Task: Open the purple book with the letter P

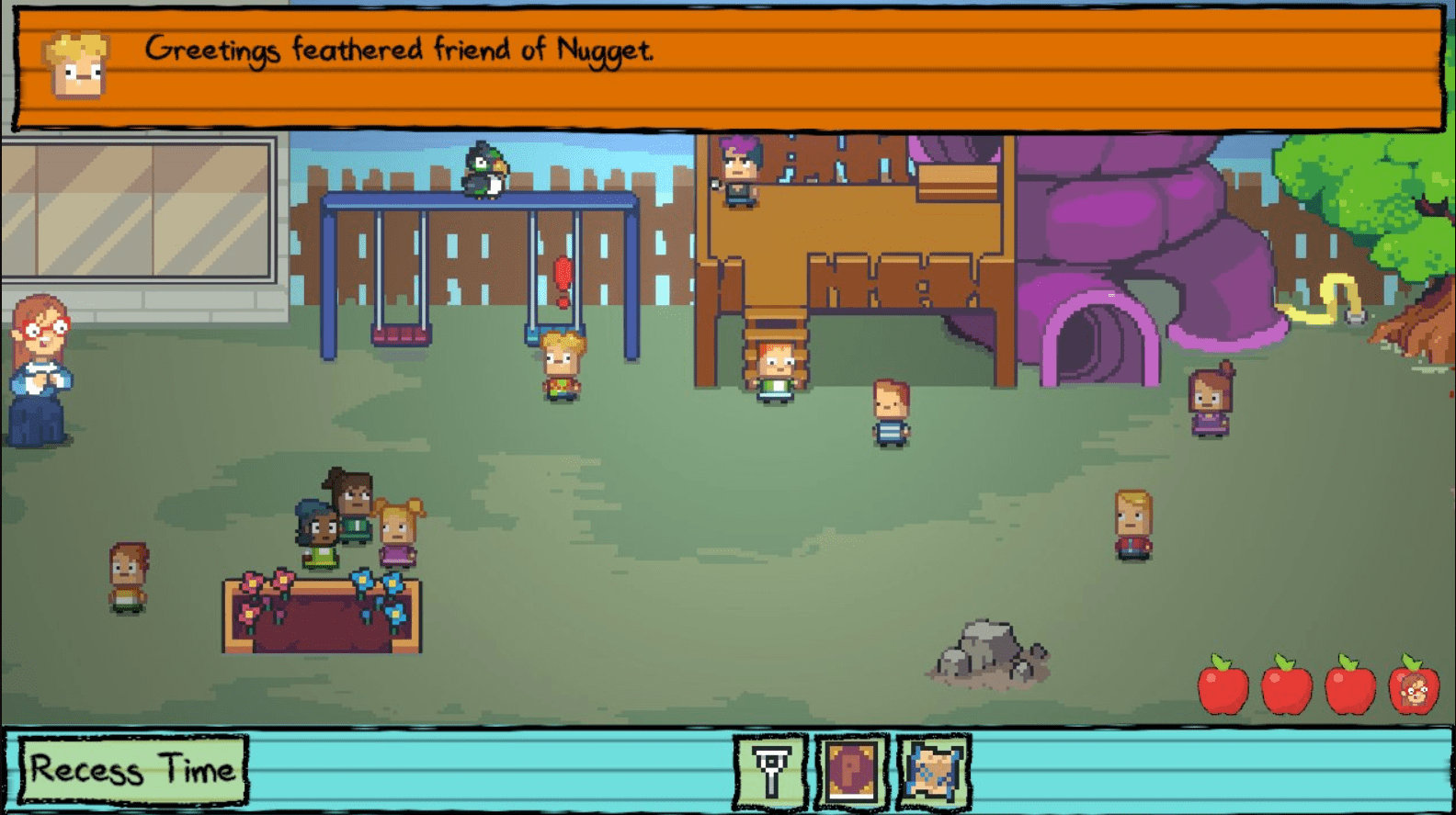Action: pos(850,773)
